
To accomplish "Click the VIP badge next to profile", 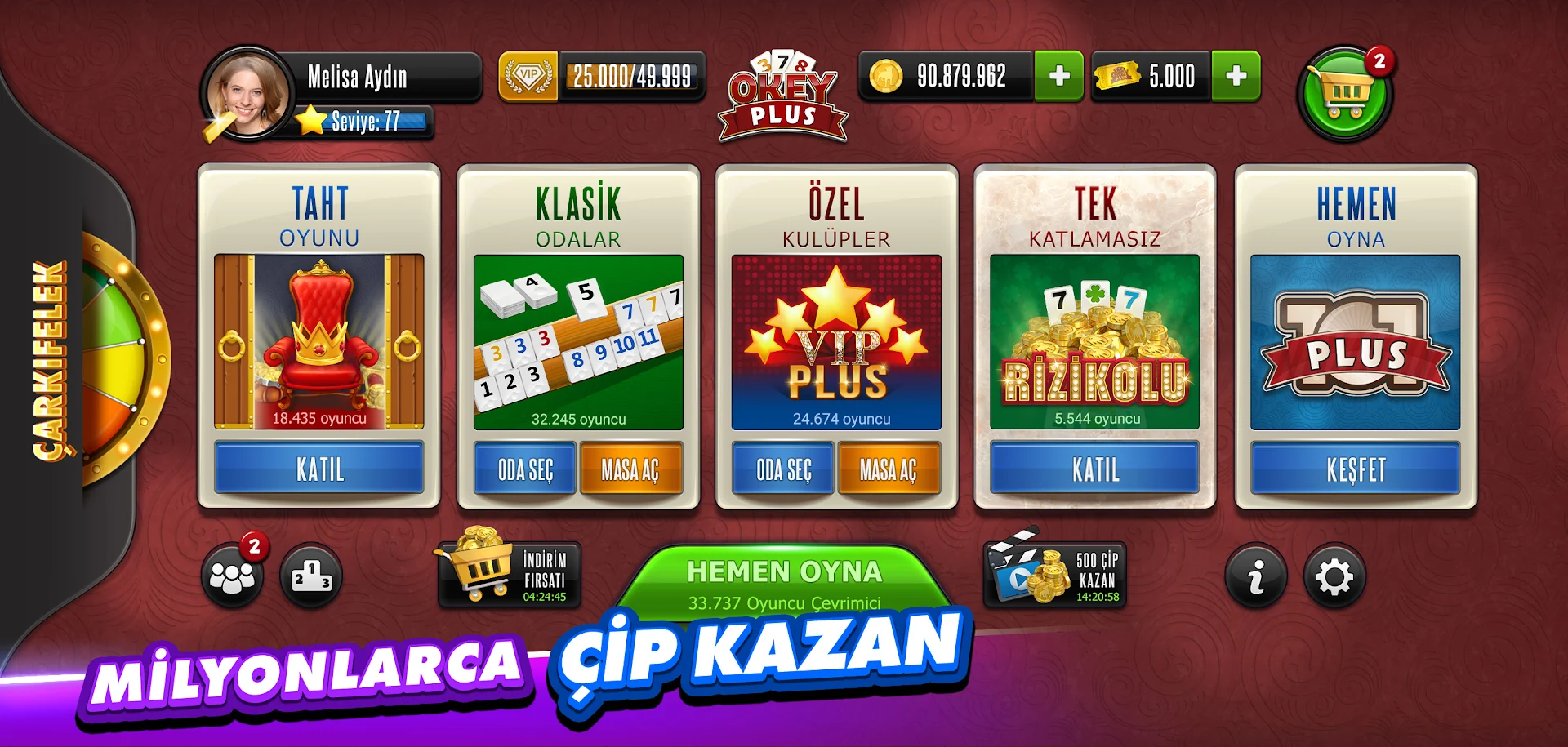I will click(x=528, y=77).
